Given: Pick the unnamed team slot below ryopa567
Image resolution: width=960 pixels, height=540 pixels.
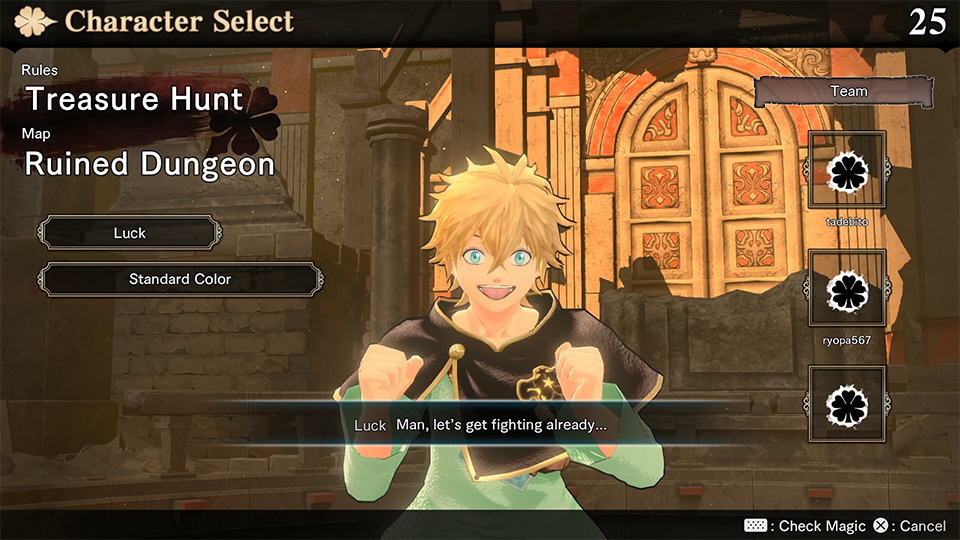Looking at the screenshot, I should point(847,405).
